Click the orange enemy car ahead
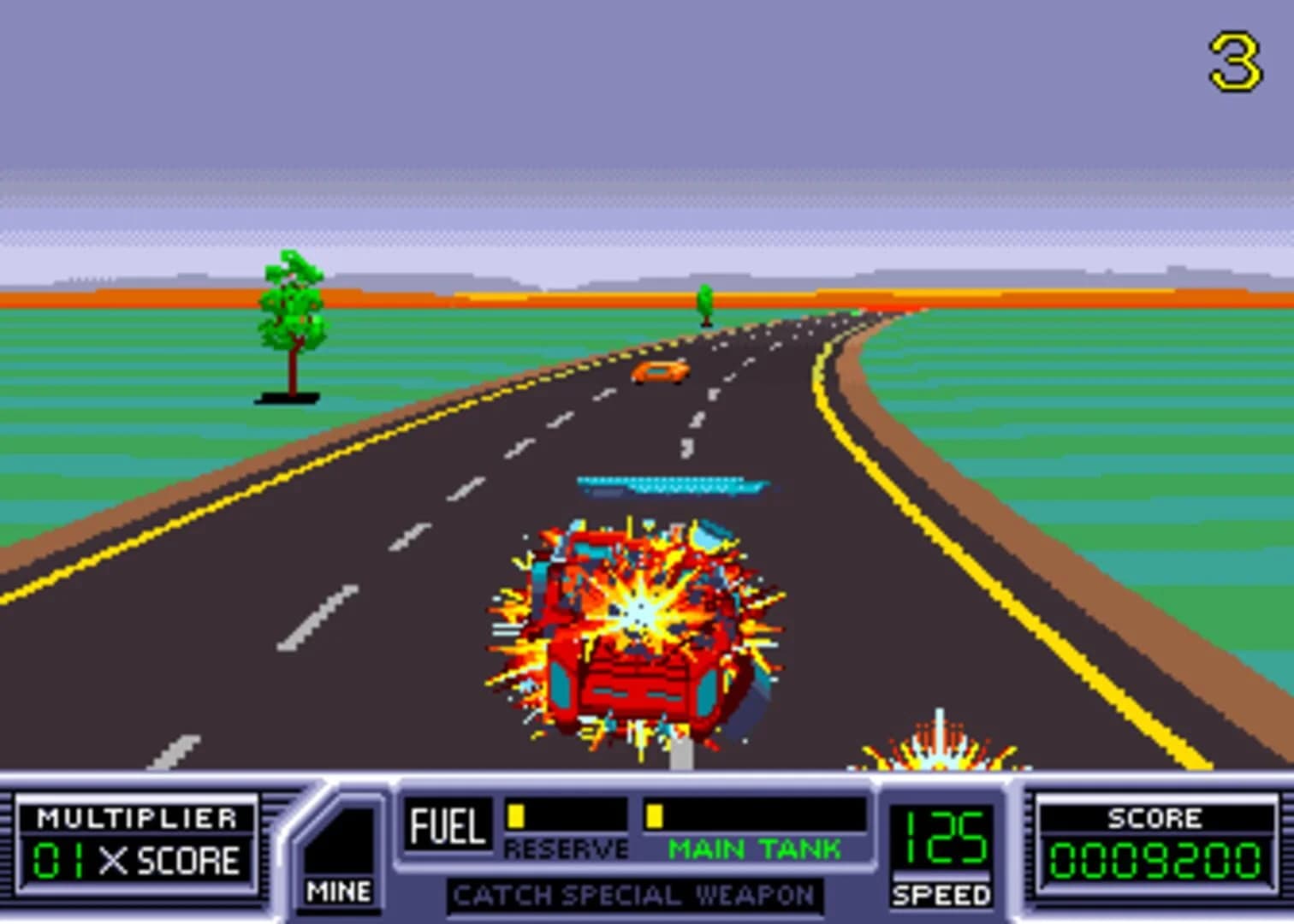This screenshot has width=1294, height=924. click(x=659, y=372)
